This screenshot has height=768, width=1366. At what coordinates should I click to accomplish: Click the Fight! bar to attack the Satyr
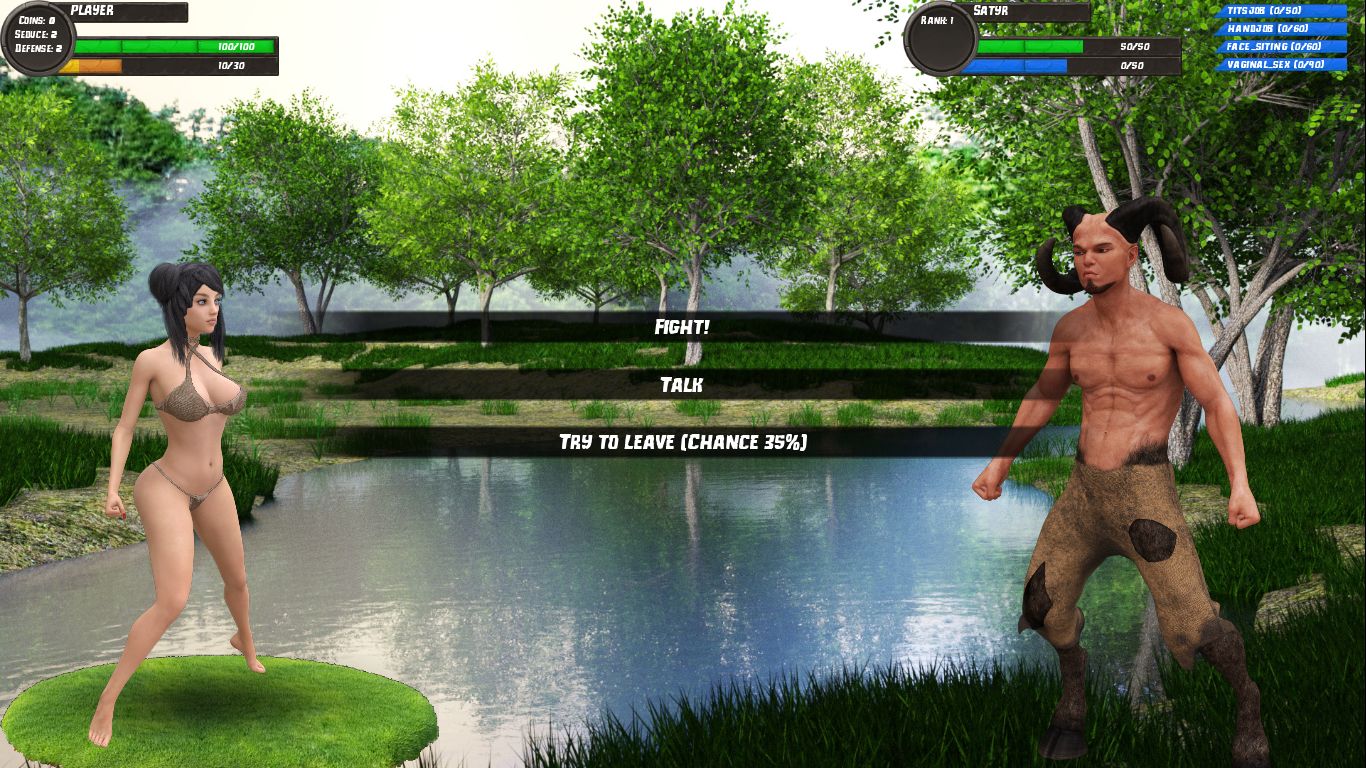(x=683, y=327)
